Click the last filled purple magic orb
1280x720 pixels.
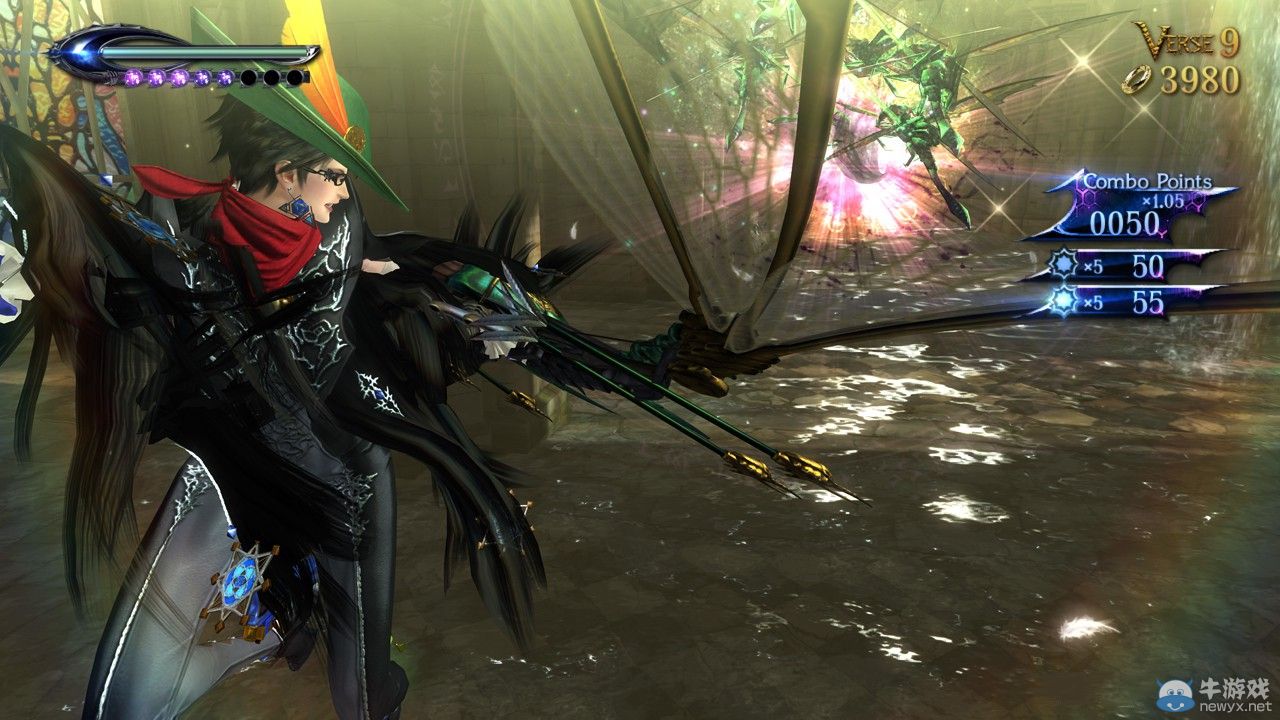pyautogui.click(x=225, y=77)
